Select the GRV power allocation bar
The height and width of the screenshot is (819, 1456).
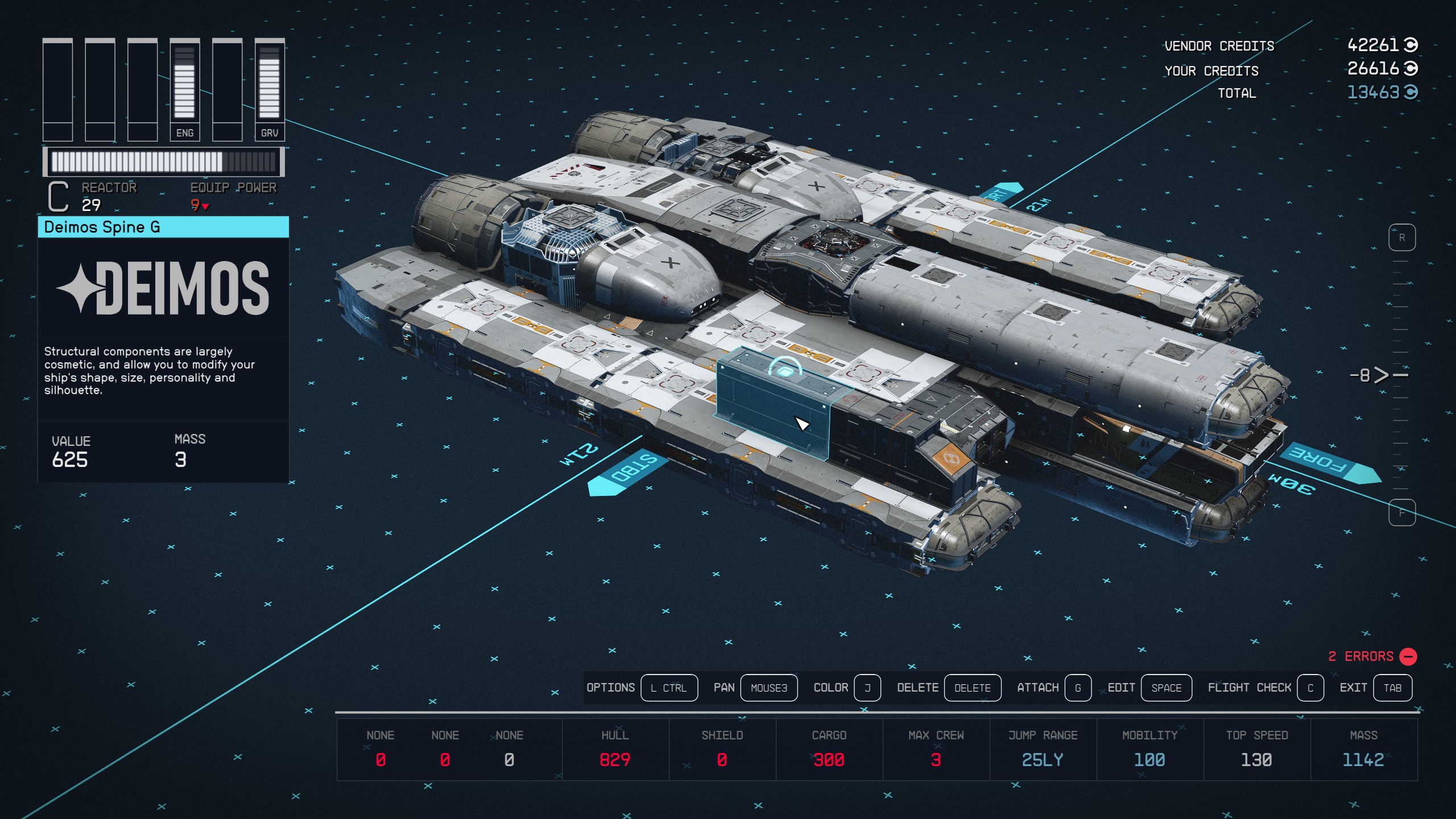[270, 89]
